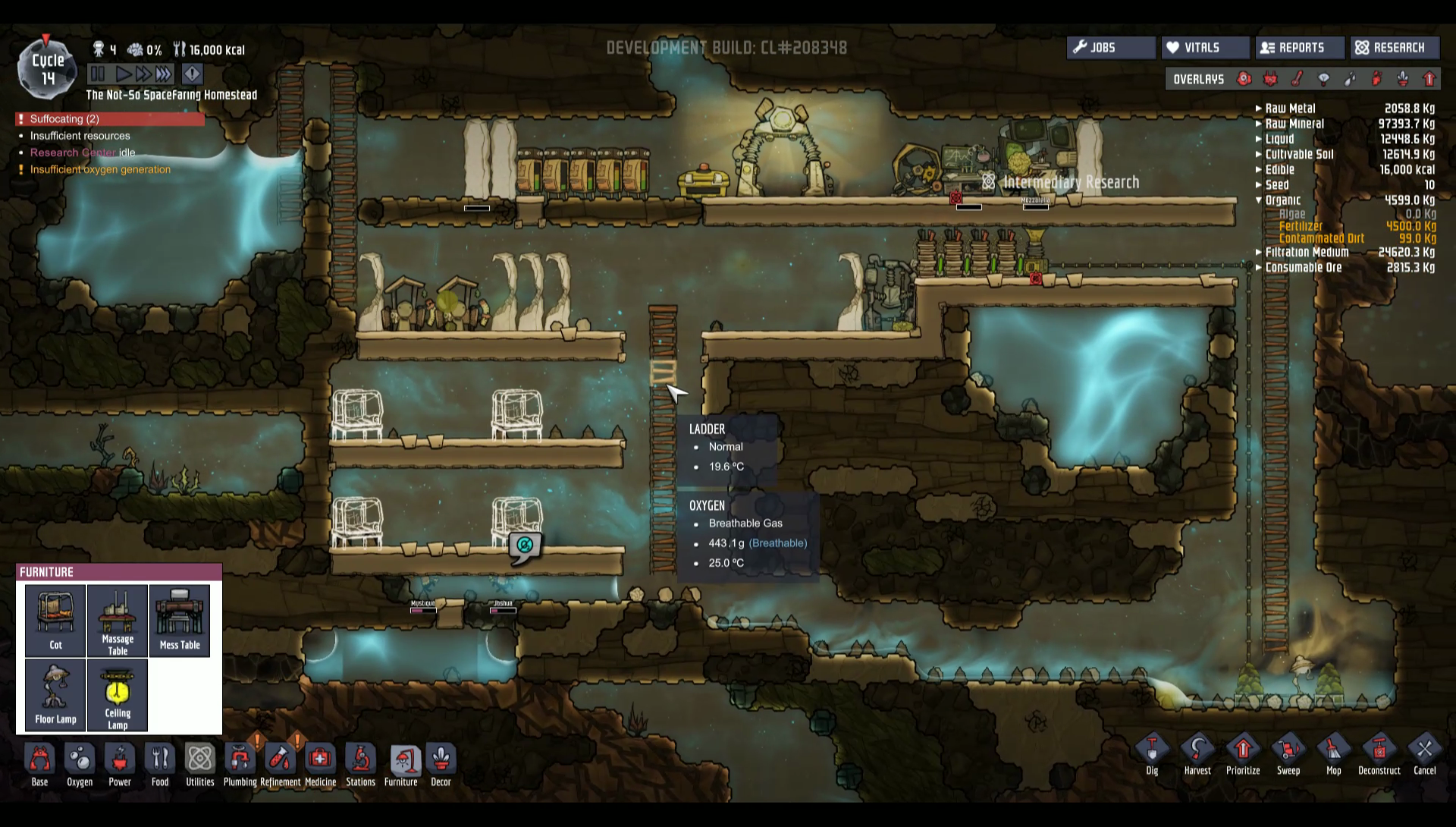The image size is (1456, 827).
Task: Open the Research screen
Action: coord(1394,48)
